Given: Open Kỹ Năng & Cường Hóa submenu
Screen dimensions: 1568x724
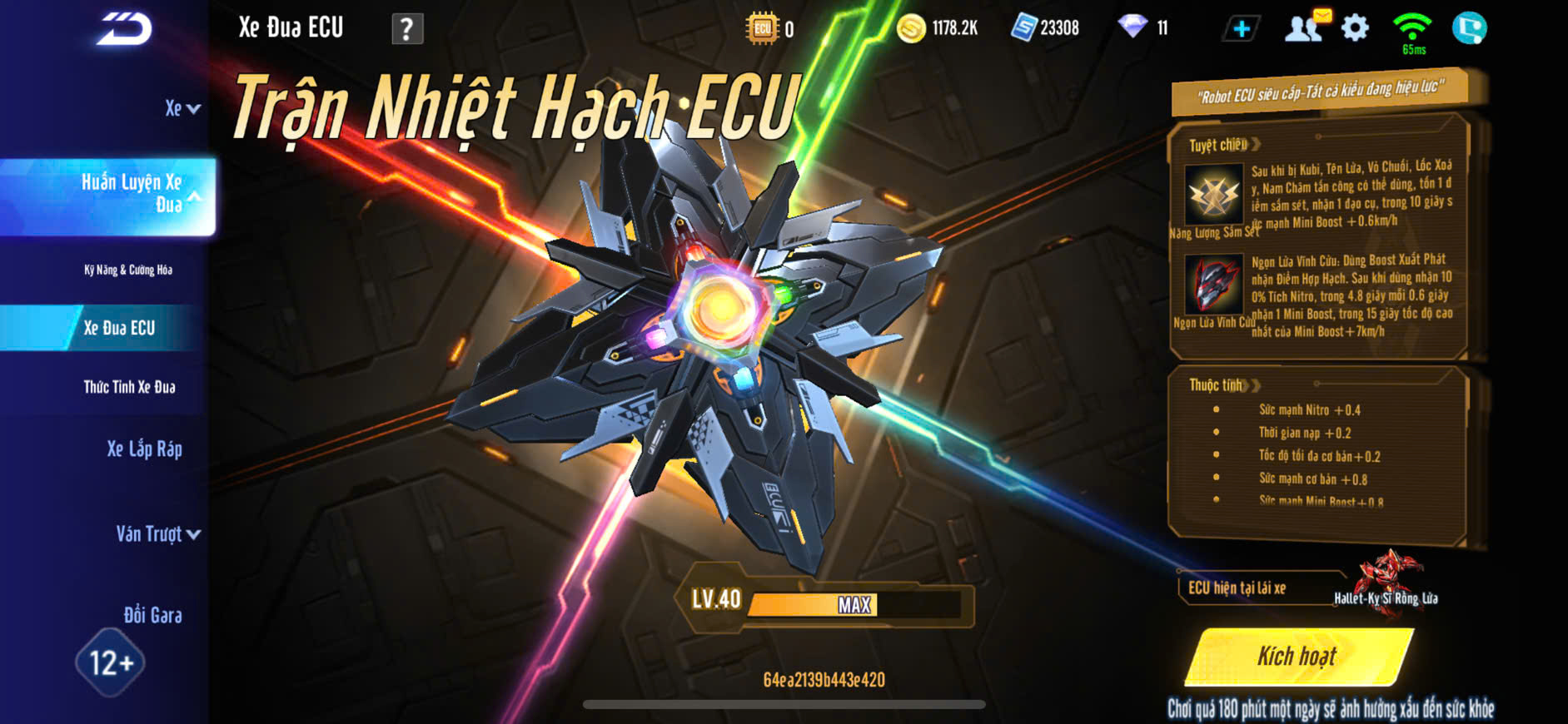Looking at the screenshot, I should click(x=128, y=270).
